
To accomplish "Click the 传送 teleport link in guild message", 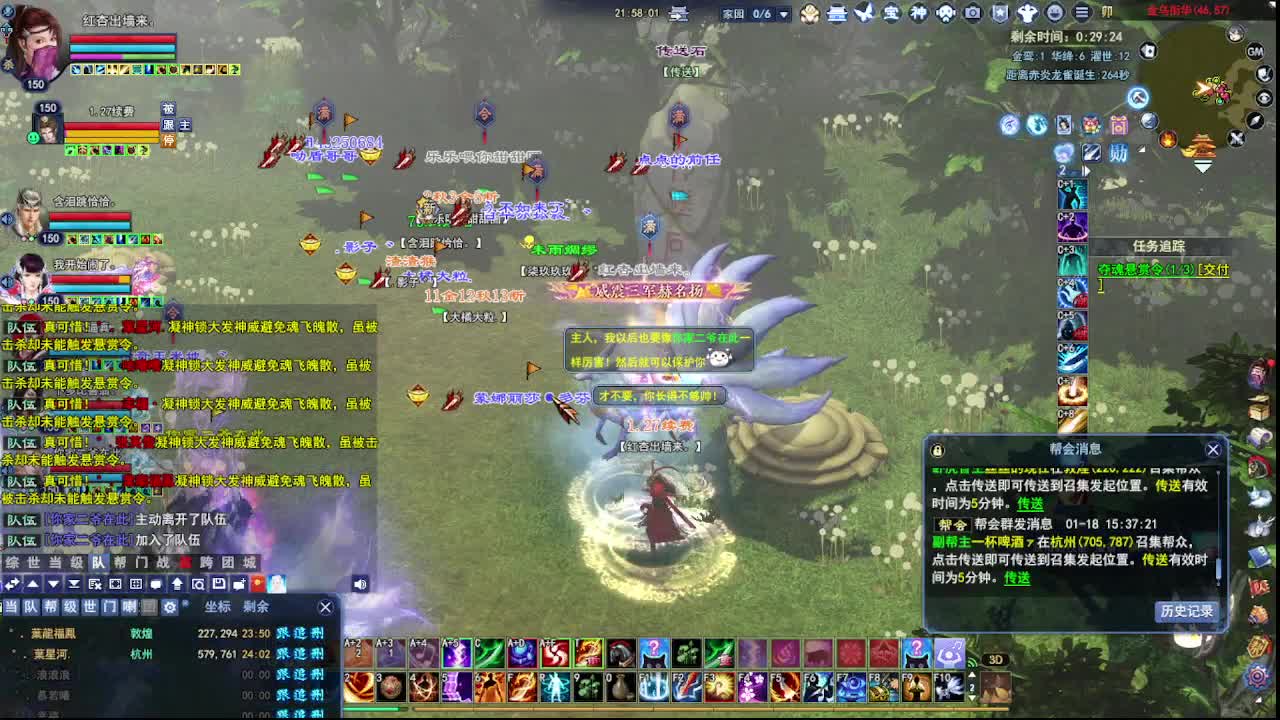I will 1017,578.
